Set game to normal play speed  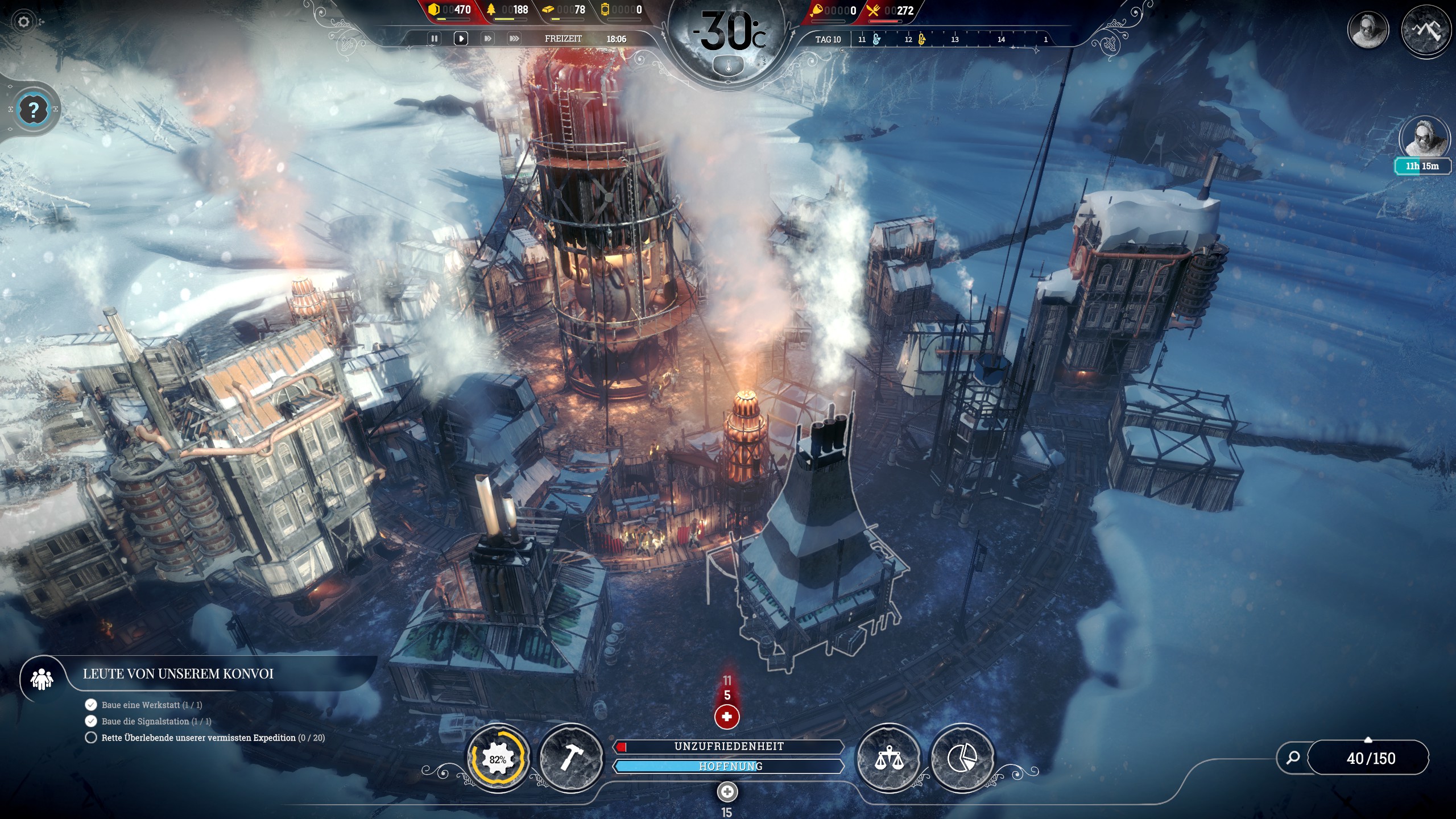point(461,39)
